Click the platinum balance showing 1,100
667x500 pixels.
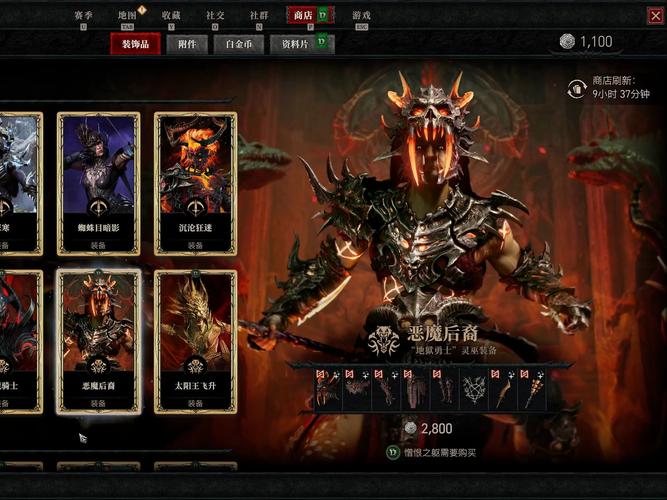click(586, 41)
